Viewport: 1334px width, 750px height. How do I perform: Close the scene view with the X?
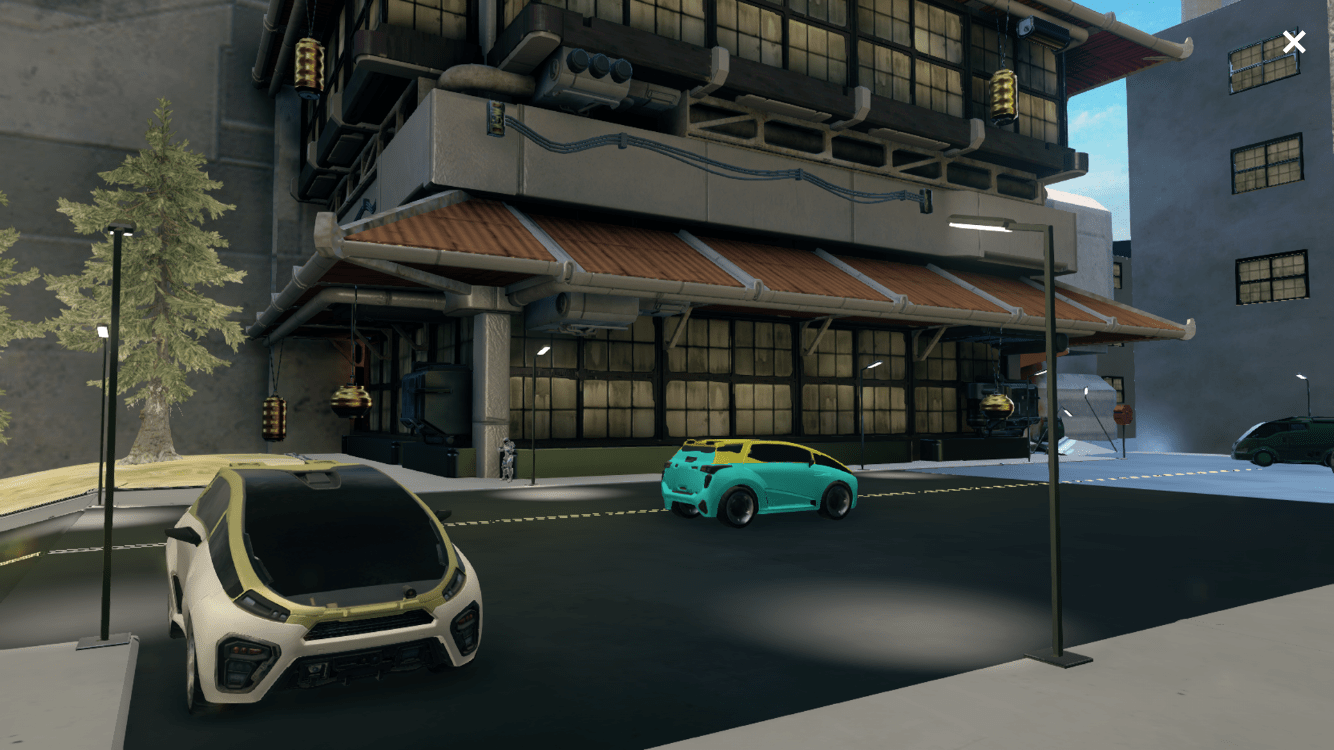tap(1293, 42)
